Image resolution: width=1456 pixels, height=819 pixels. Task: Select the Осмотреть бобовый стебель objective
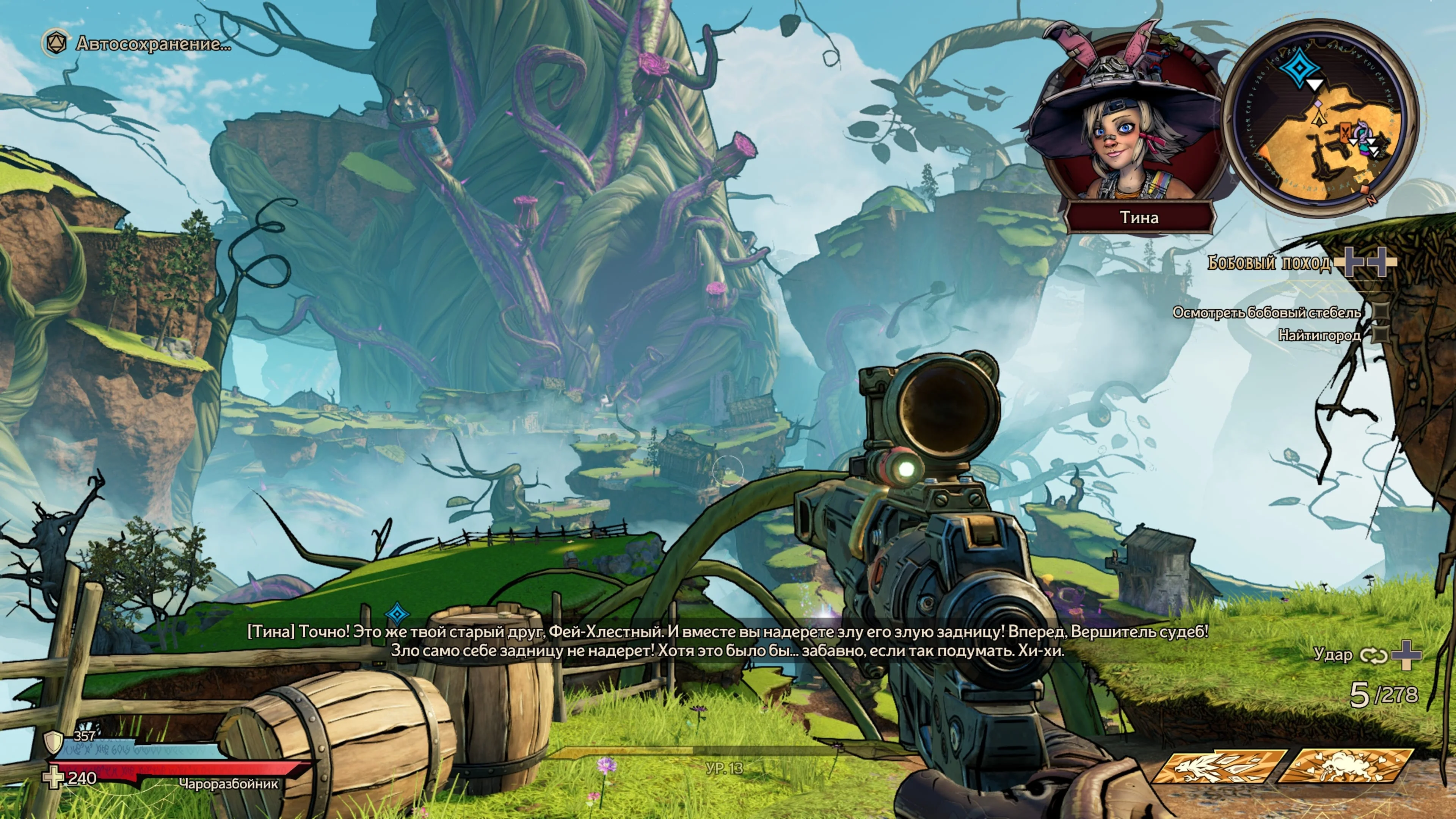[x=1266, y=312]
